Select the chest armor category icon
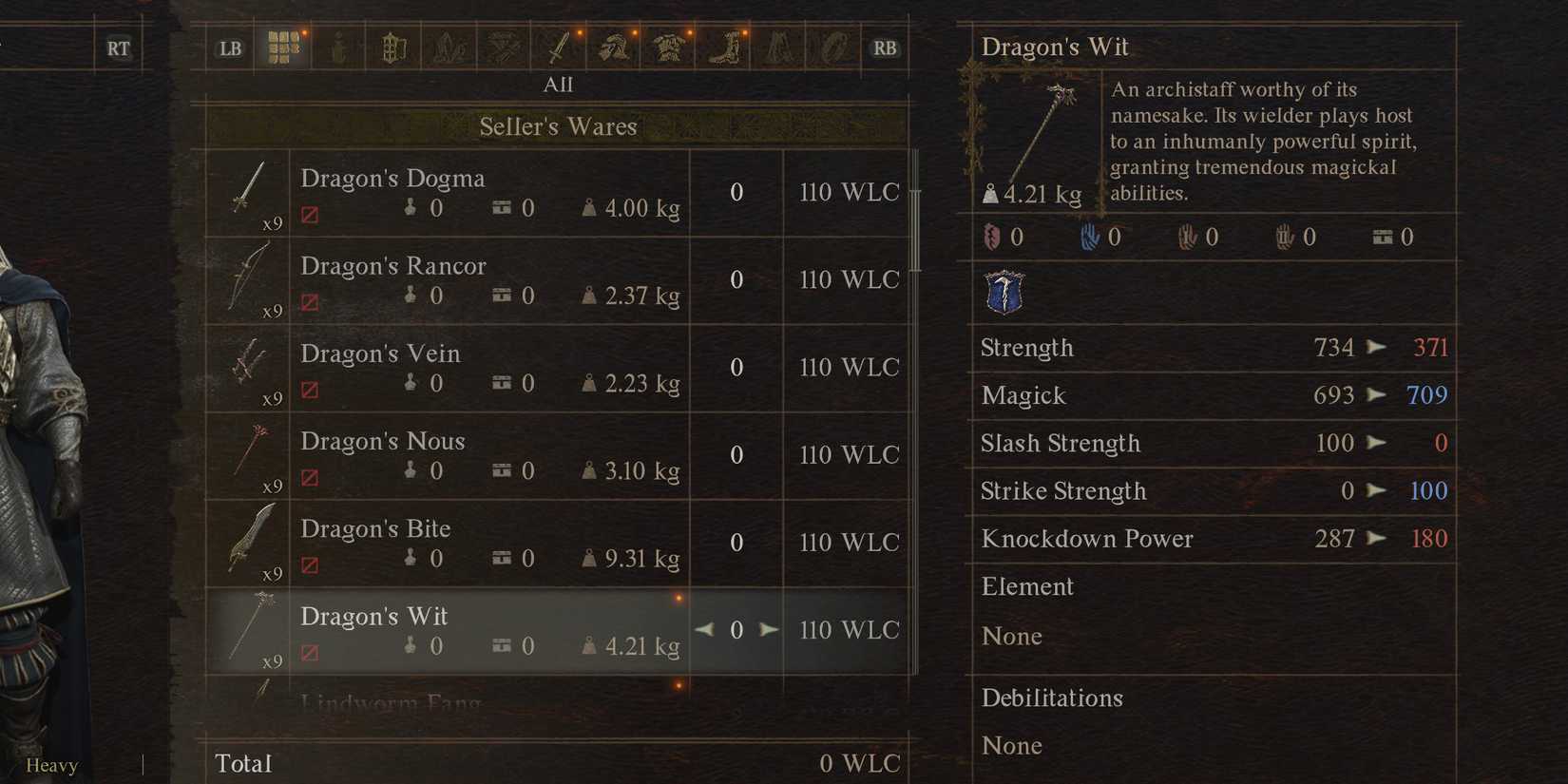1568x784 pixels. 670,46
